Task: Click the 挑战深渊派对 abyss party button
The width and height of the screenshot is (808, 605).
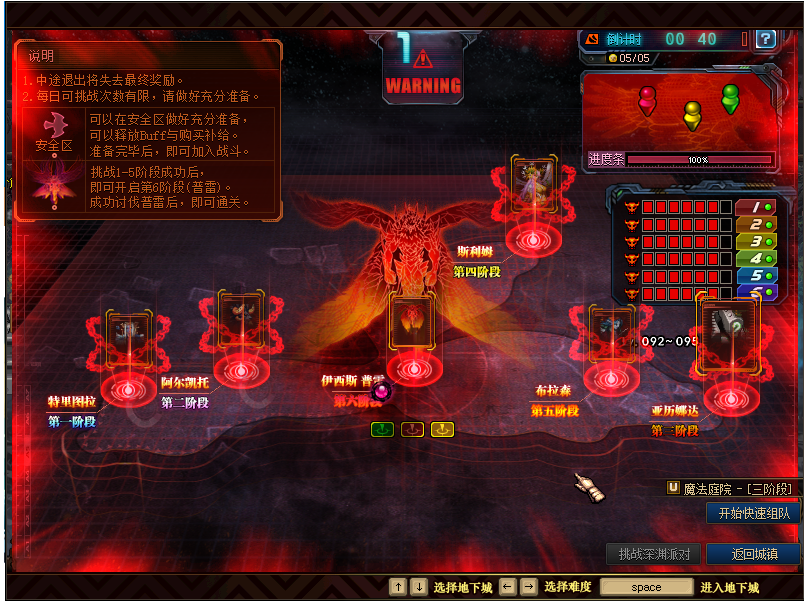Action: click(653, 554)
